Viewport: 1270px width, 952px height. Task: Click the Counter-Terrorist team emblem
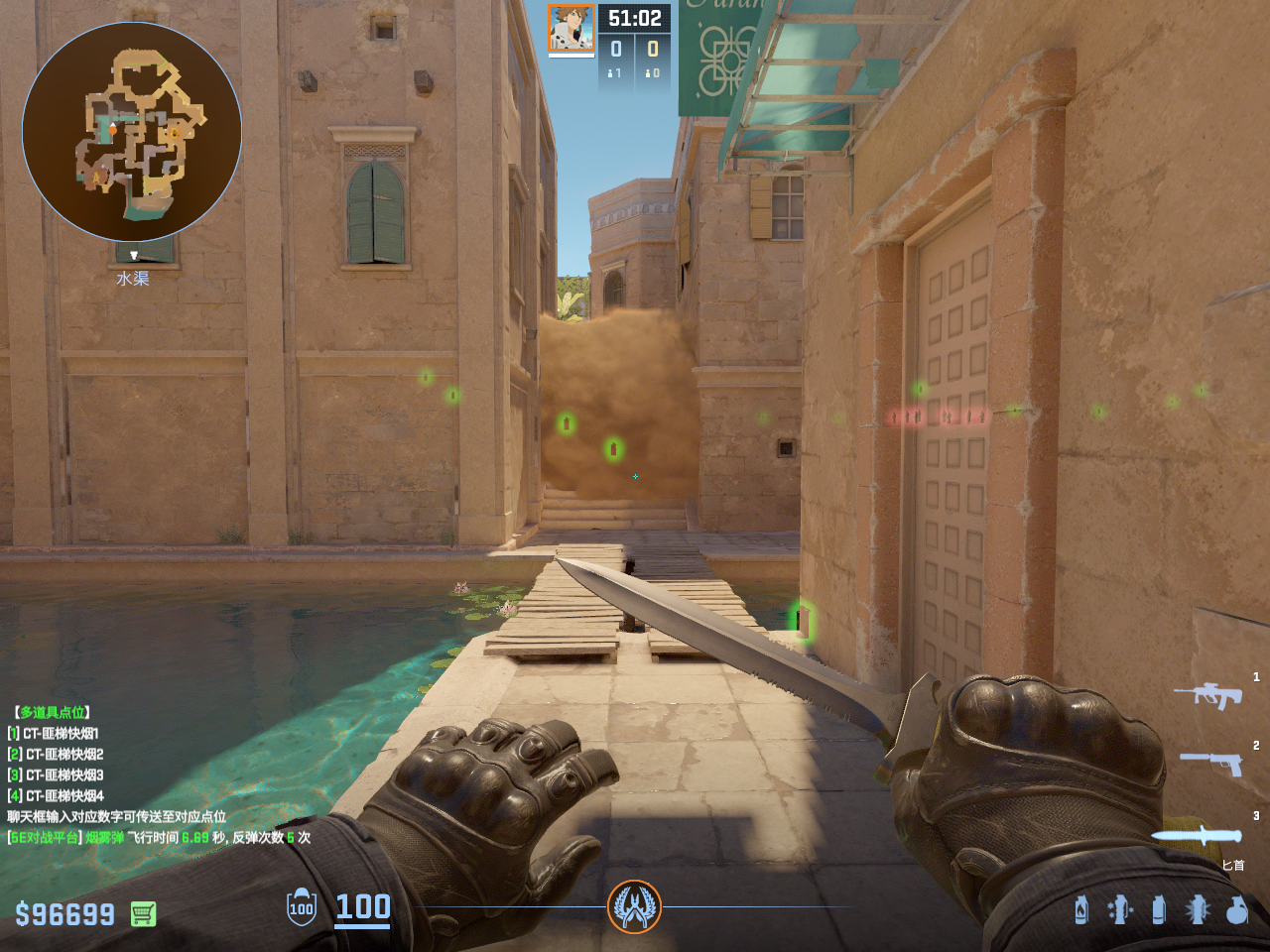[634, 906]
